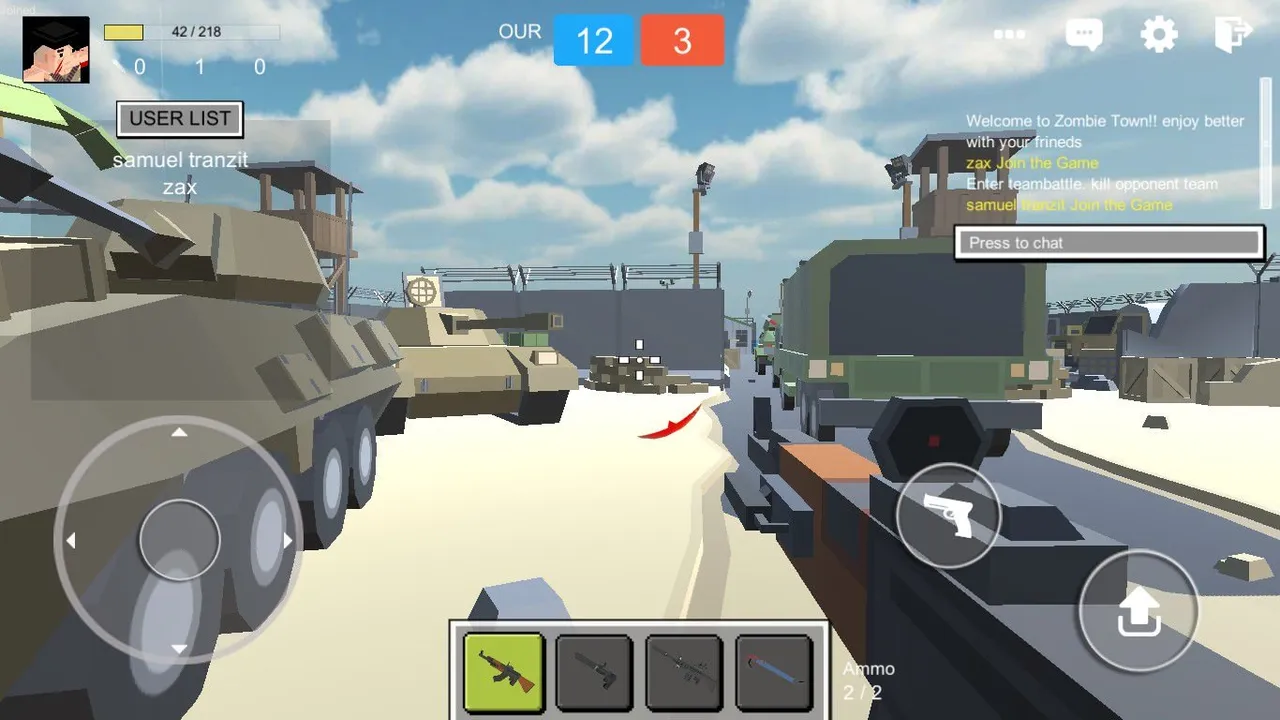Open the gear settings menu
1280x720 pixels.
[1159, 35]
